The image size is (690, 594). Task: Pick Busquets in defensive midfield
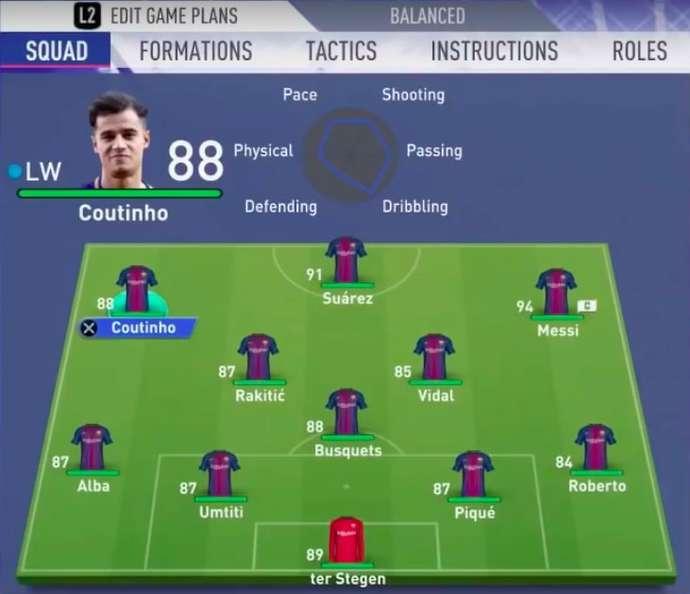pos(346,415)
